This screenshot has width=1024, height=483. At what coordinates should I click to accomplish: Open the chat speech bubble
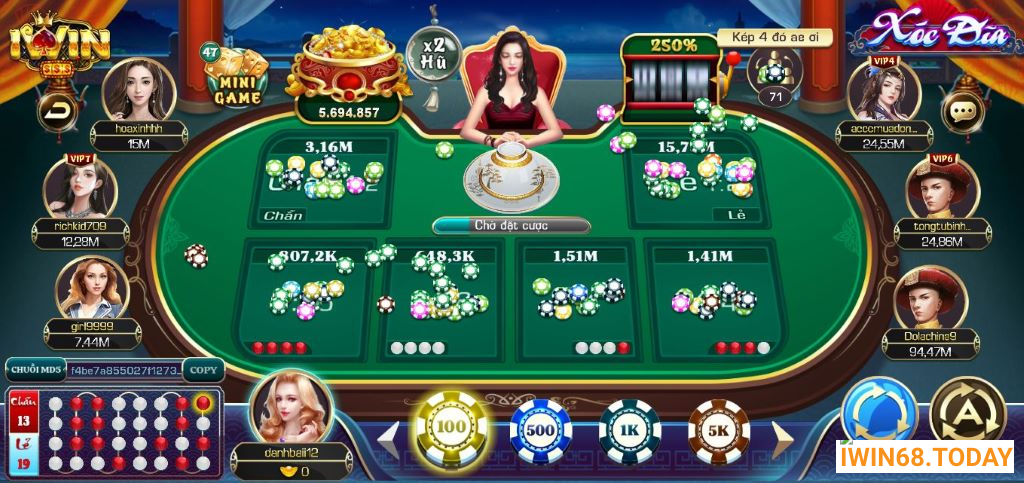click(x=964, y=111)
